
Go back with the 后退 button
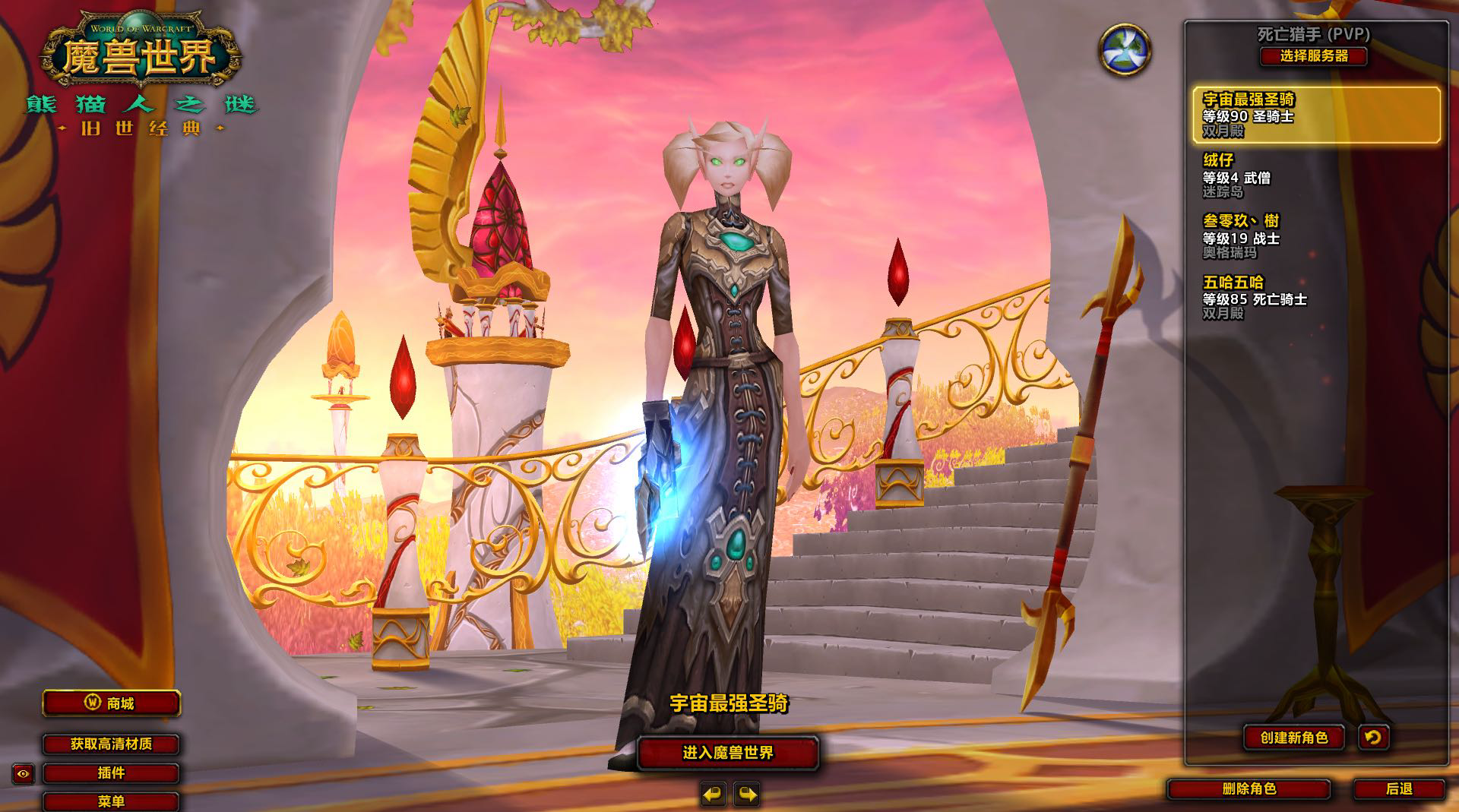[1398, 789]
